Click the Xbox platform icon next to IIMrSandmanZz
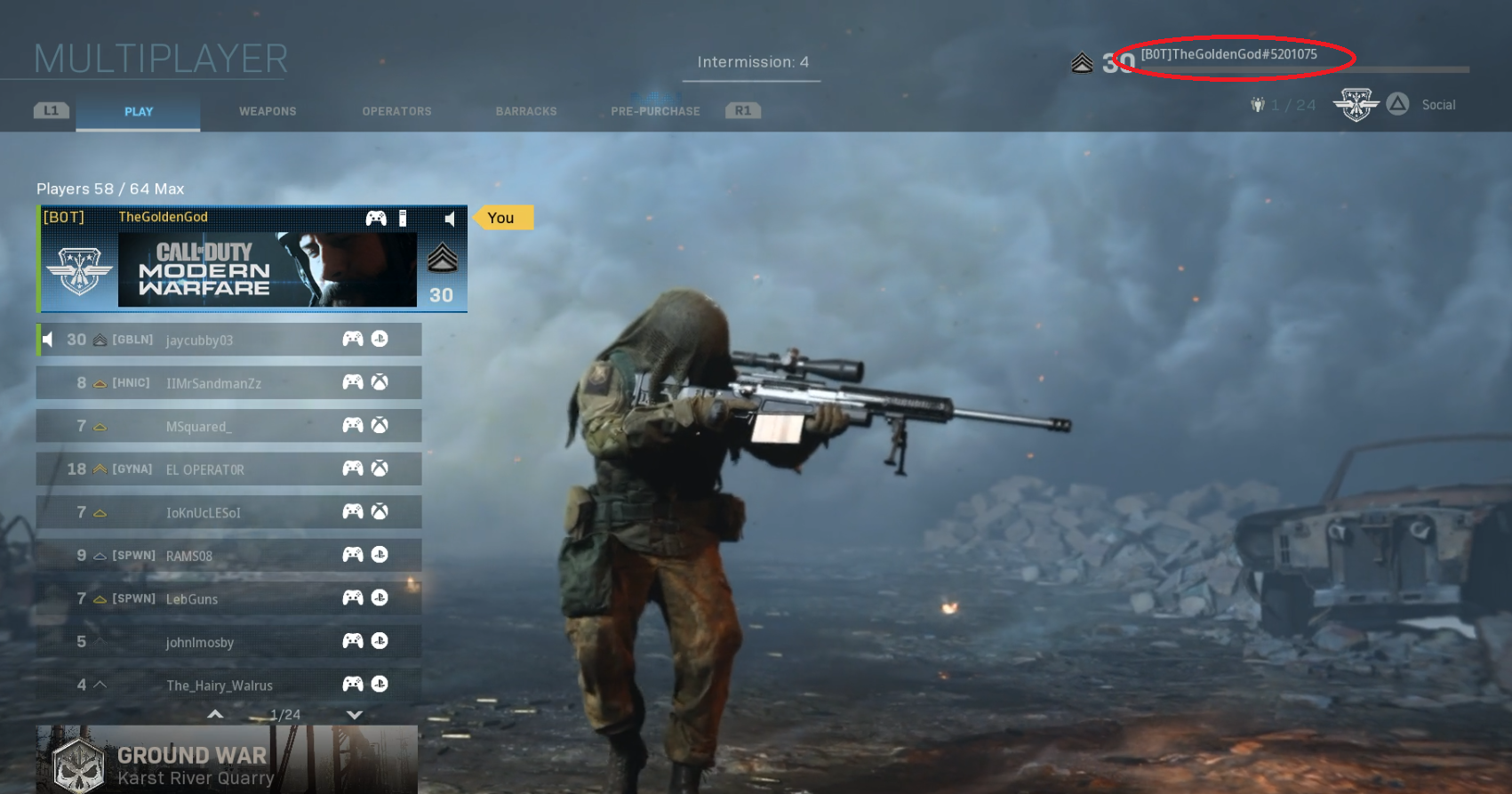Image resolution: width=1512 pixels, height=794 pixels. tap(378, 382)
